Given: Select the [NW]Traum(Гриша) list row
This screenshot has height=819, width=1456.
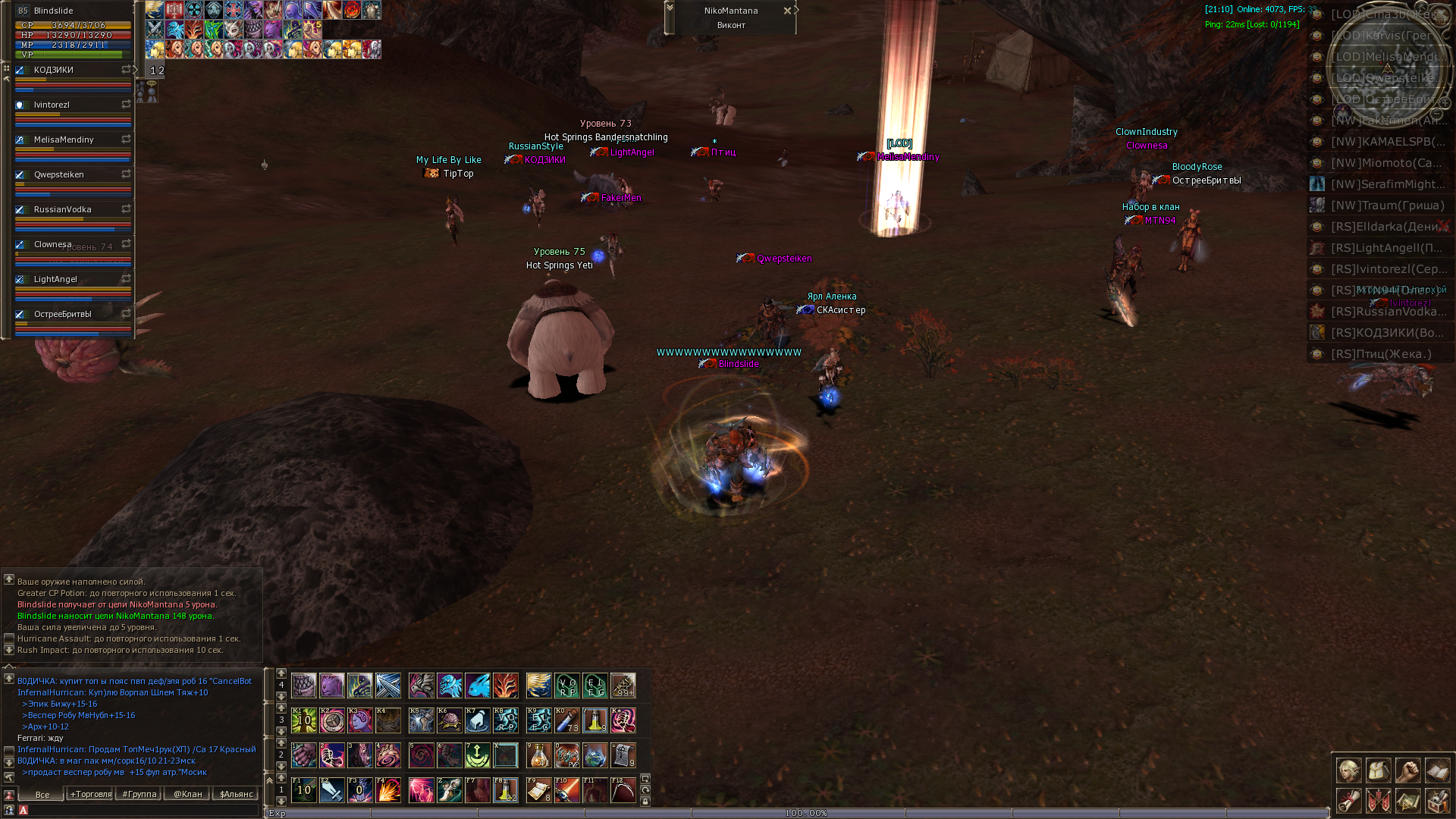Looking at the screenshot, I should [x=1388, y=206].
